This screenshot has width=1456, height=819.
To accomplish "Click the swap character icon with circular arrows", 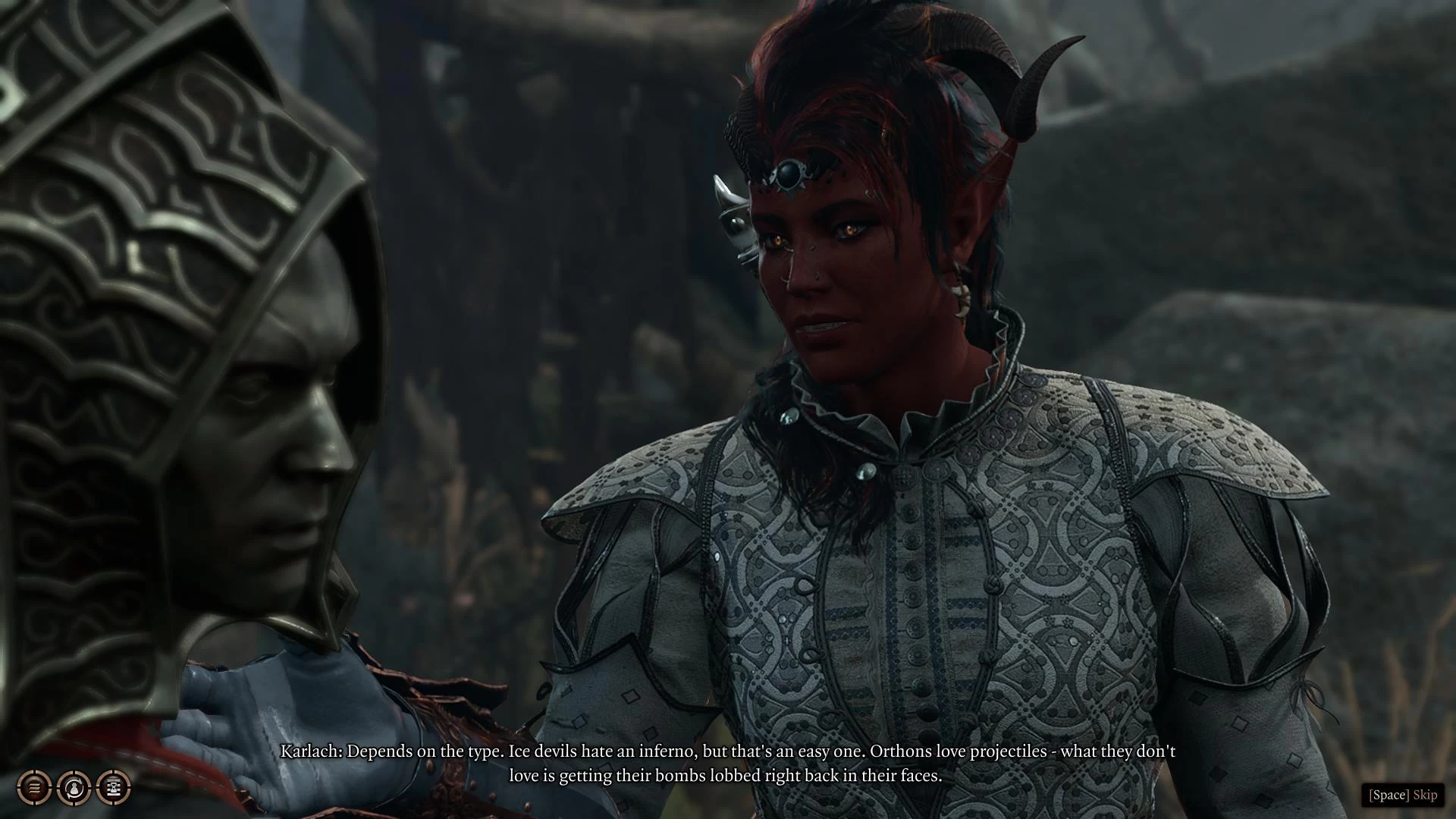I will coord(74,788).
